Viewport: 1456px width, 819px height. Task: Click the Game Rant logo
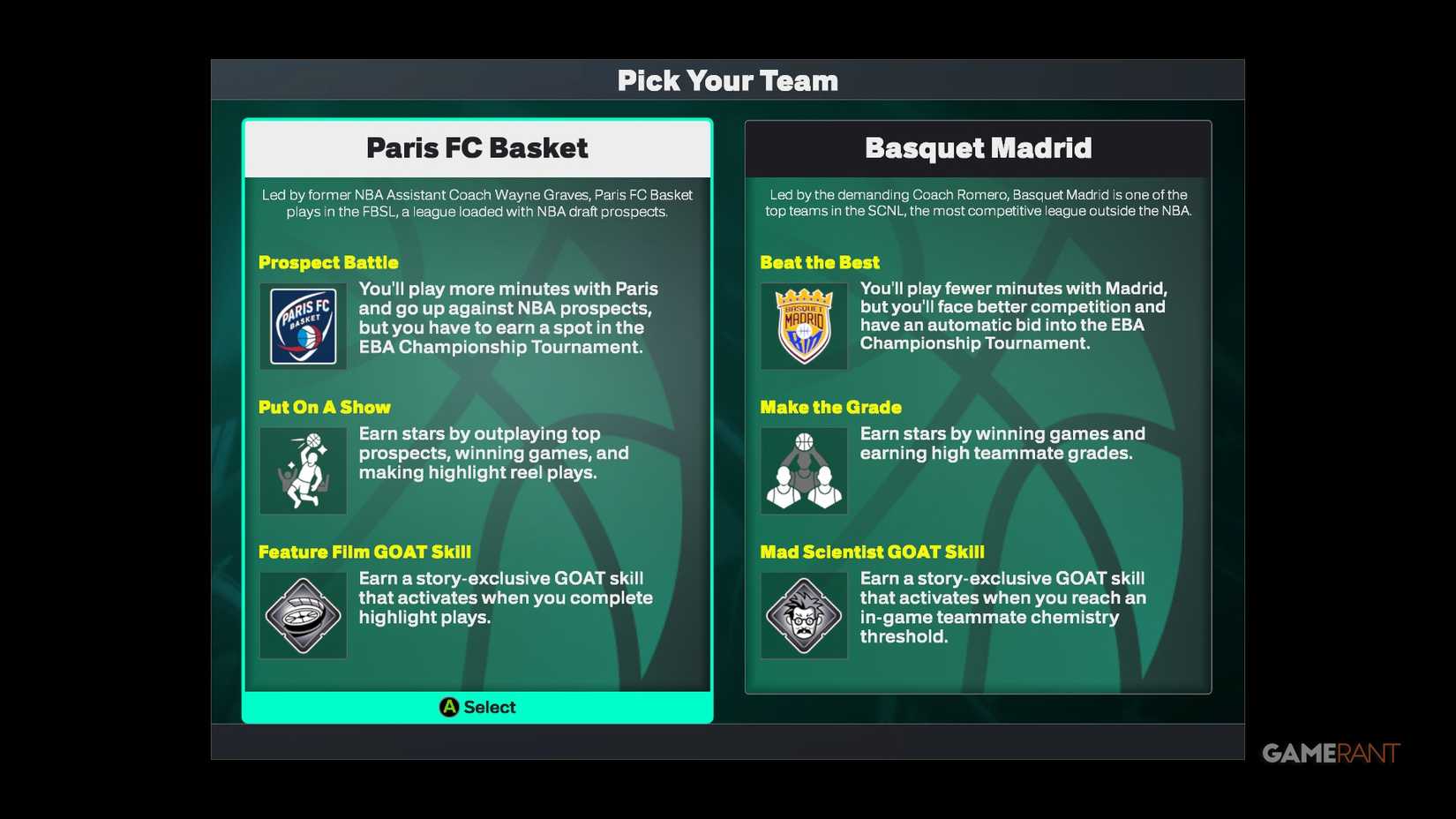[x=1332, y=754]
